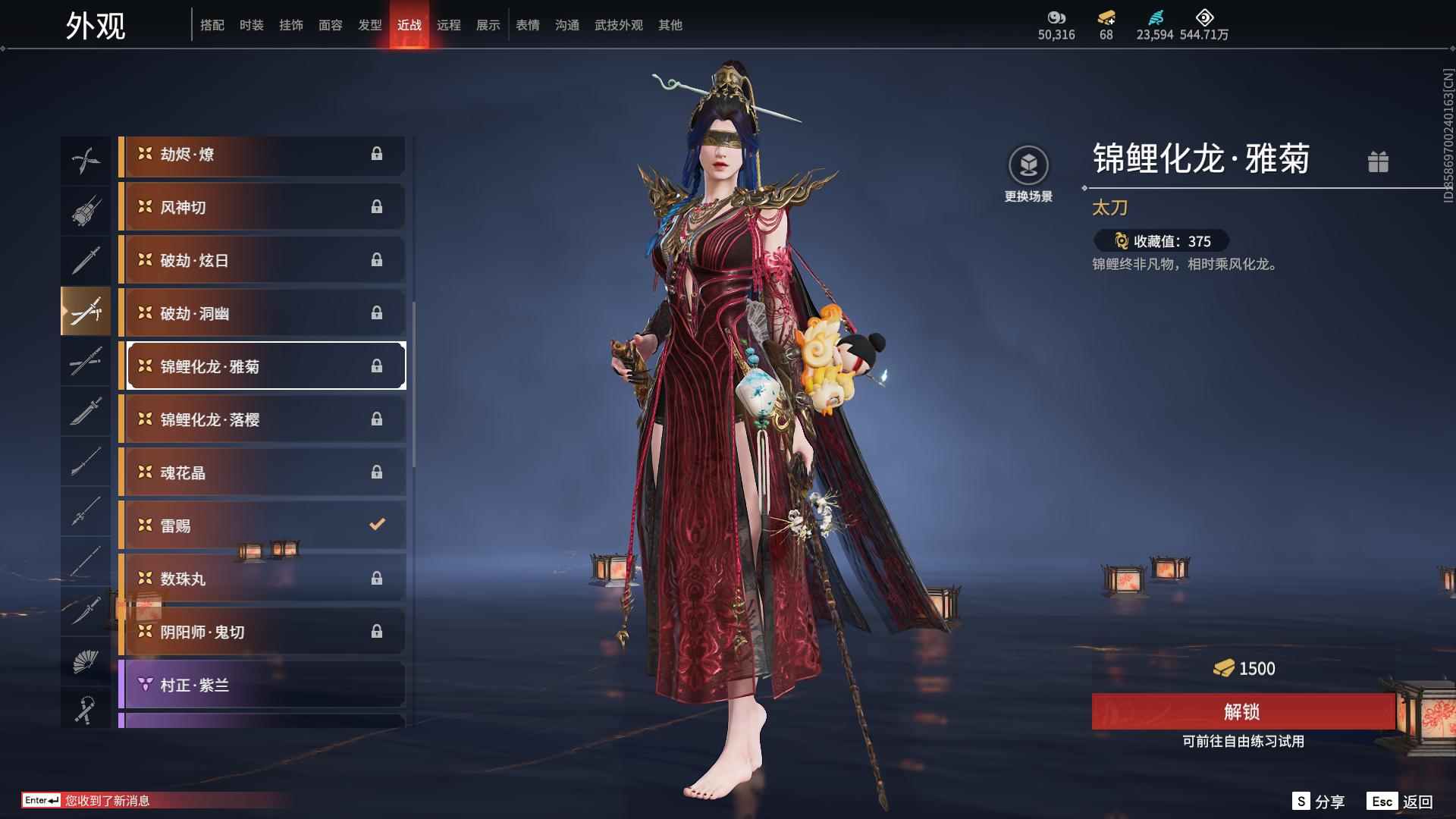Click the rope dart weapon category icon
Screen dimensions: 1456x819
pyautogui.click(x=86, y=709)
